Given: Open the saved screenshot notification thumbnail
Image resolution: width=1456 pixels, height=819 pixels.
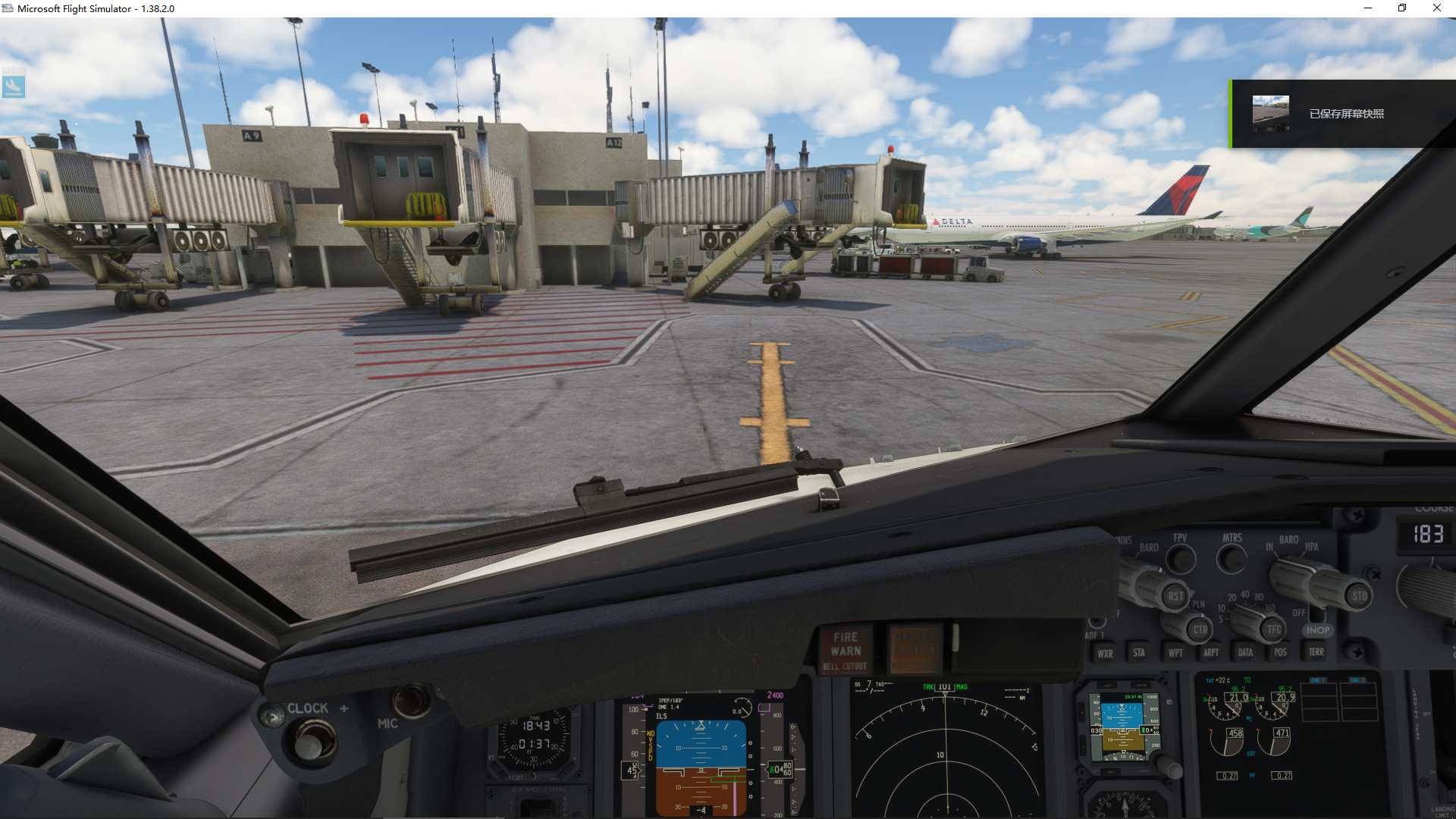Looking at the screenshot, I should [1271, 112].
